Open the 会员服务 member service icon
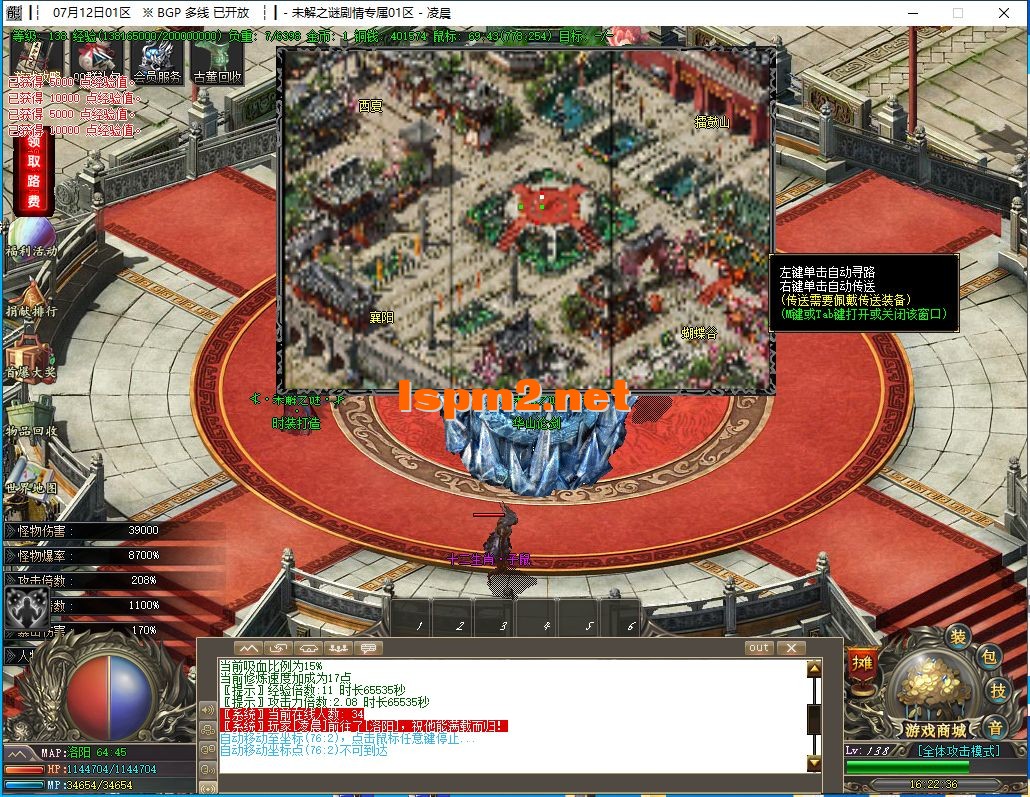This screenshot has width=1030, height=797. point(156,61)
